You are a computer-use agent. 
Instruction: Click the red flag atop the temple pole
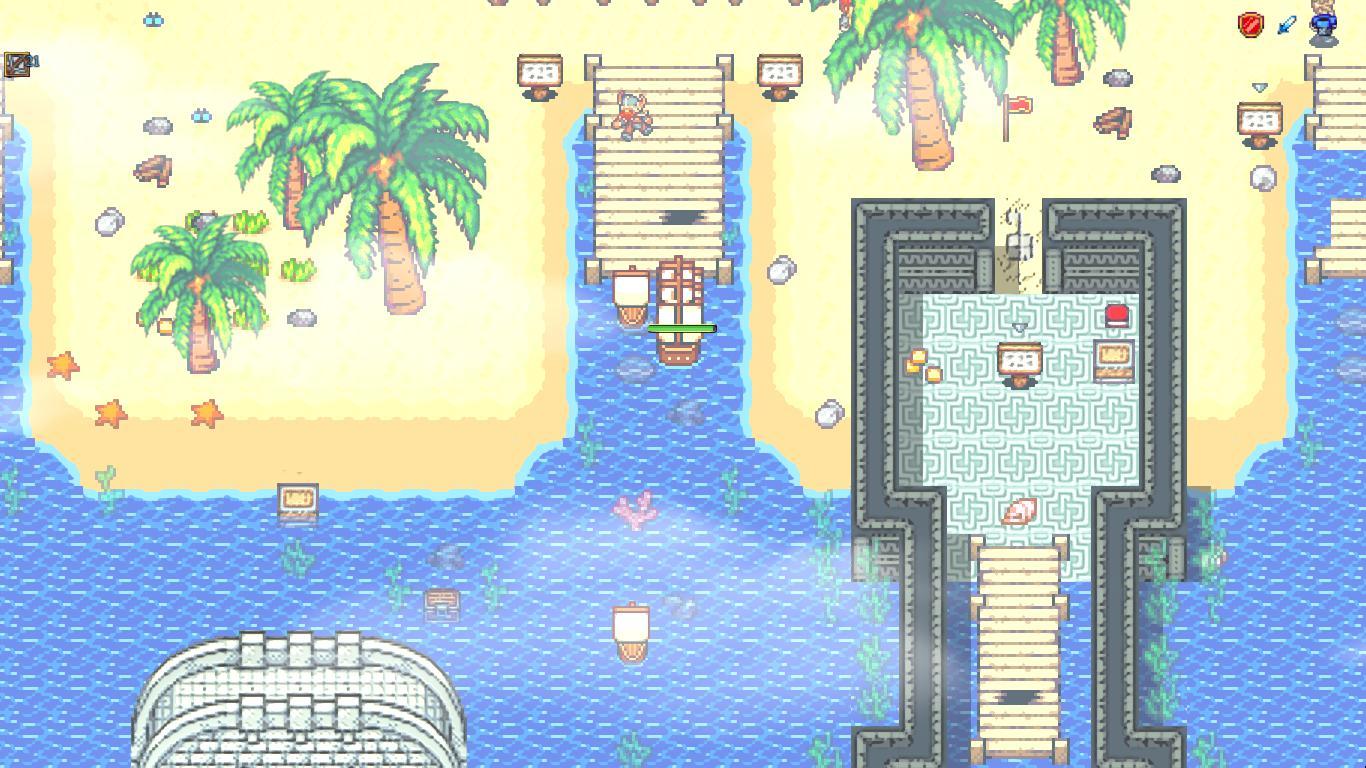[x=1019, y=105]
